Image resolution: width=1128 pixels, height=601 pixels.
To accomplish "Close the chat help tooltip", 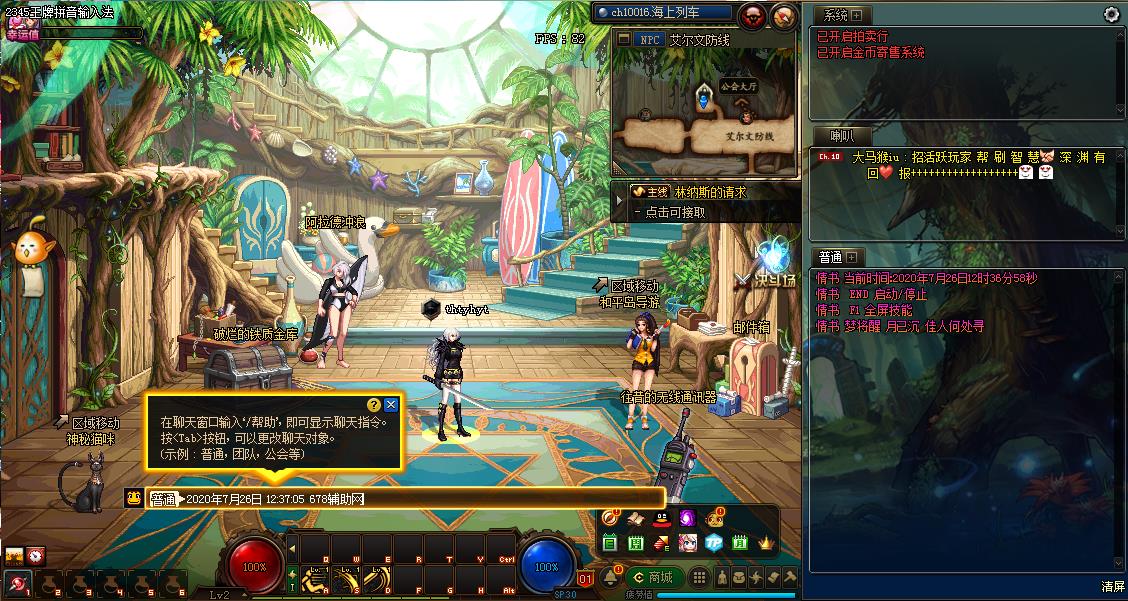I will tap(391, 405).
